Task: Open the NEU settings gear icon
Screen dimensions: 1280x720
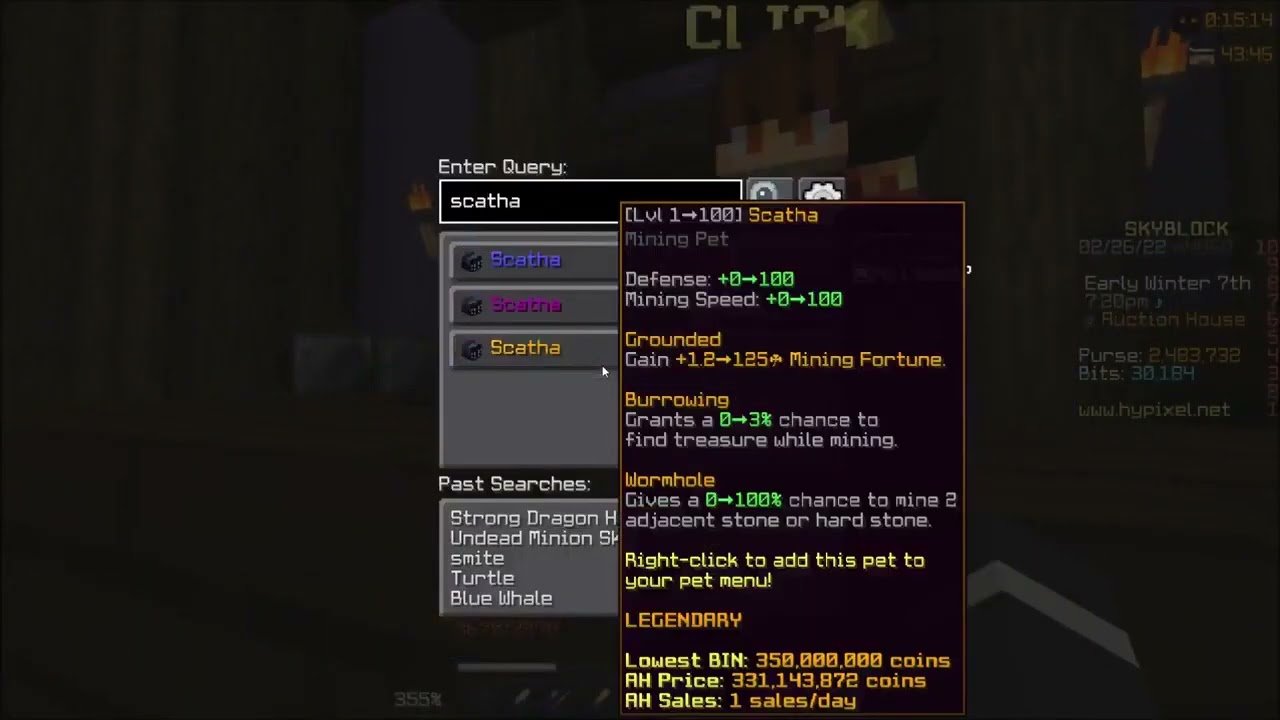Action: (822, 189)
